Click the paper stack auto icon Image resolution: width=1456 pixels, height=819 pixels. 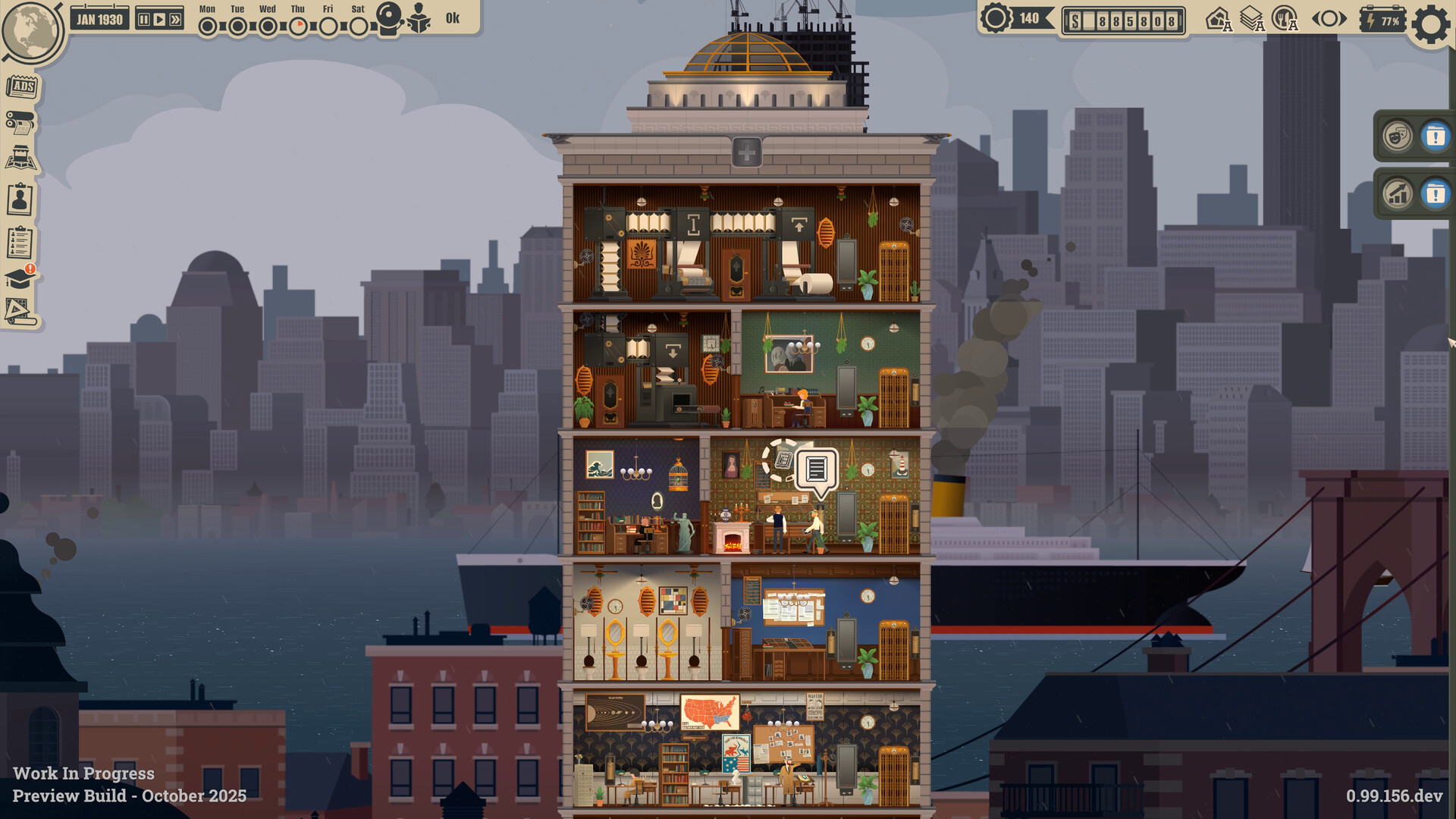(x=1251, y=19)
